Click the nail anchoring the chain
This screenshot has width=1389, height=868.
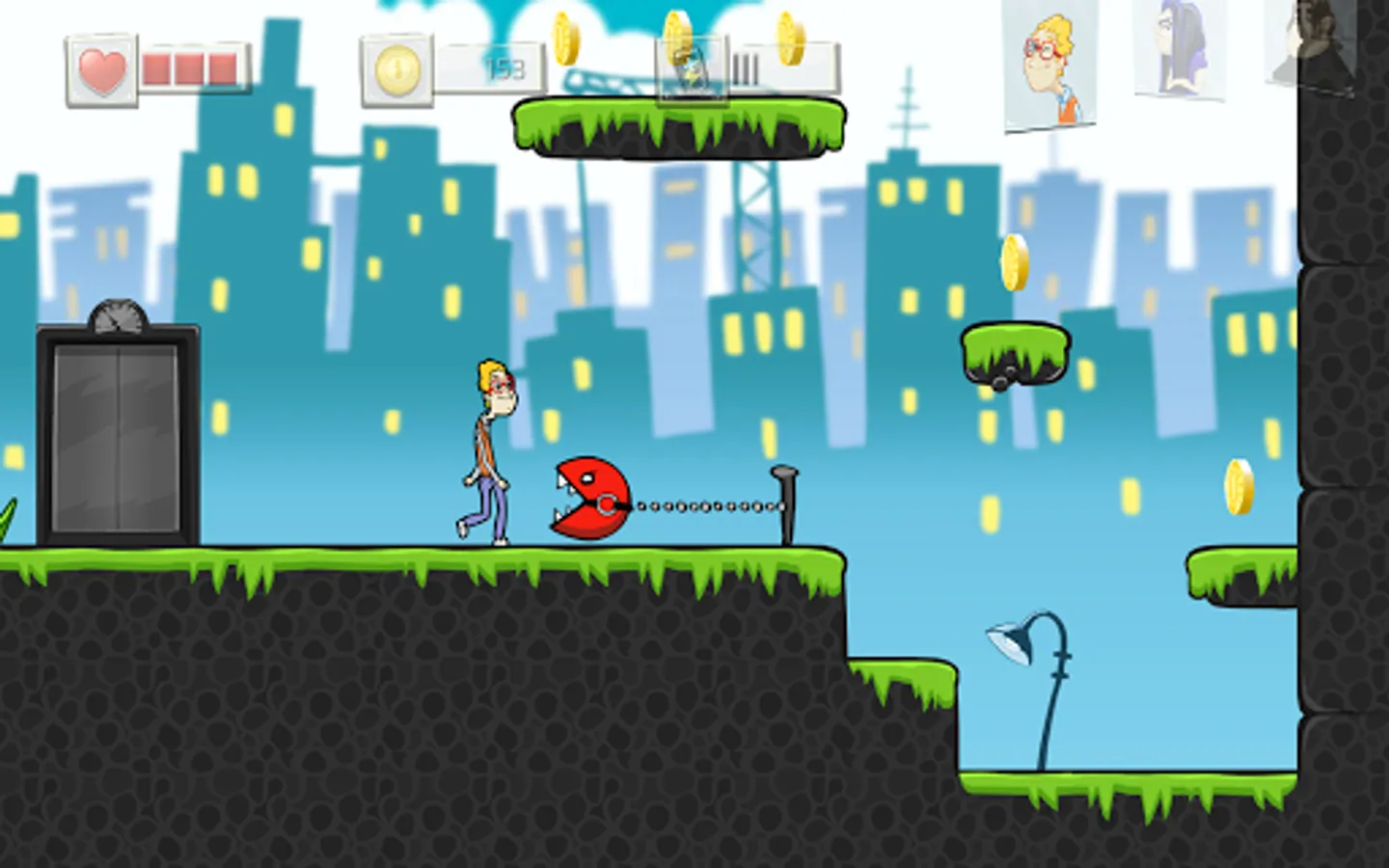tap(783, 497)
